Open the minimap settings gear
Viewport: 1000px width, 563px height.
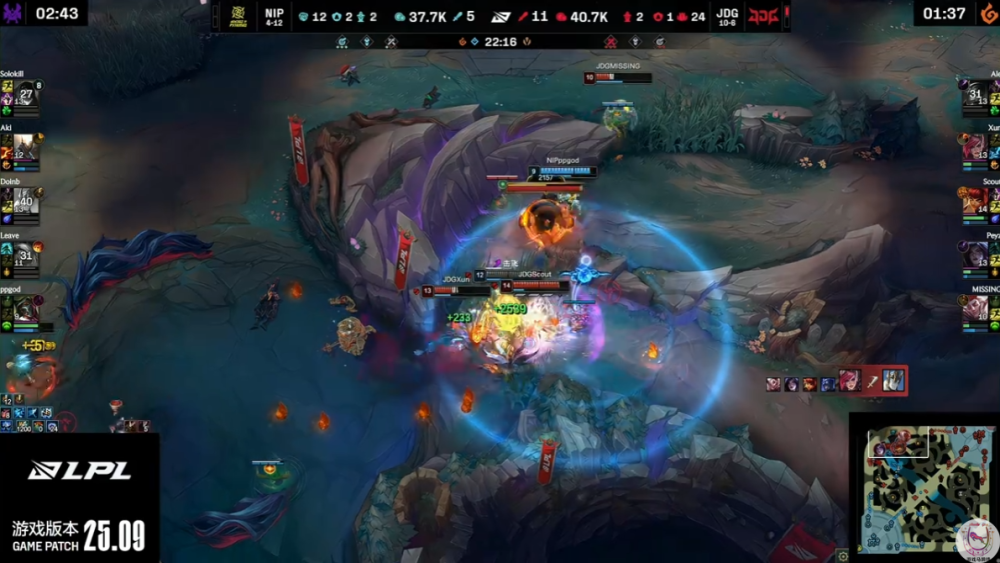tap(843, 555)
